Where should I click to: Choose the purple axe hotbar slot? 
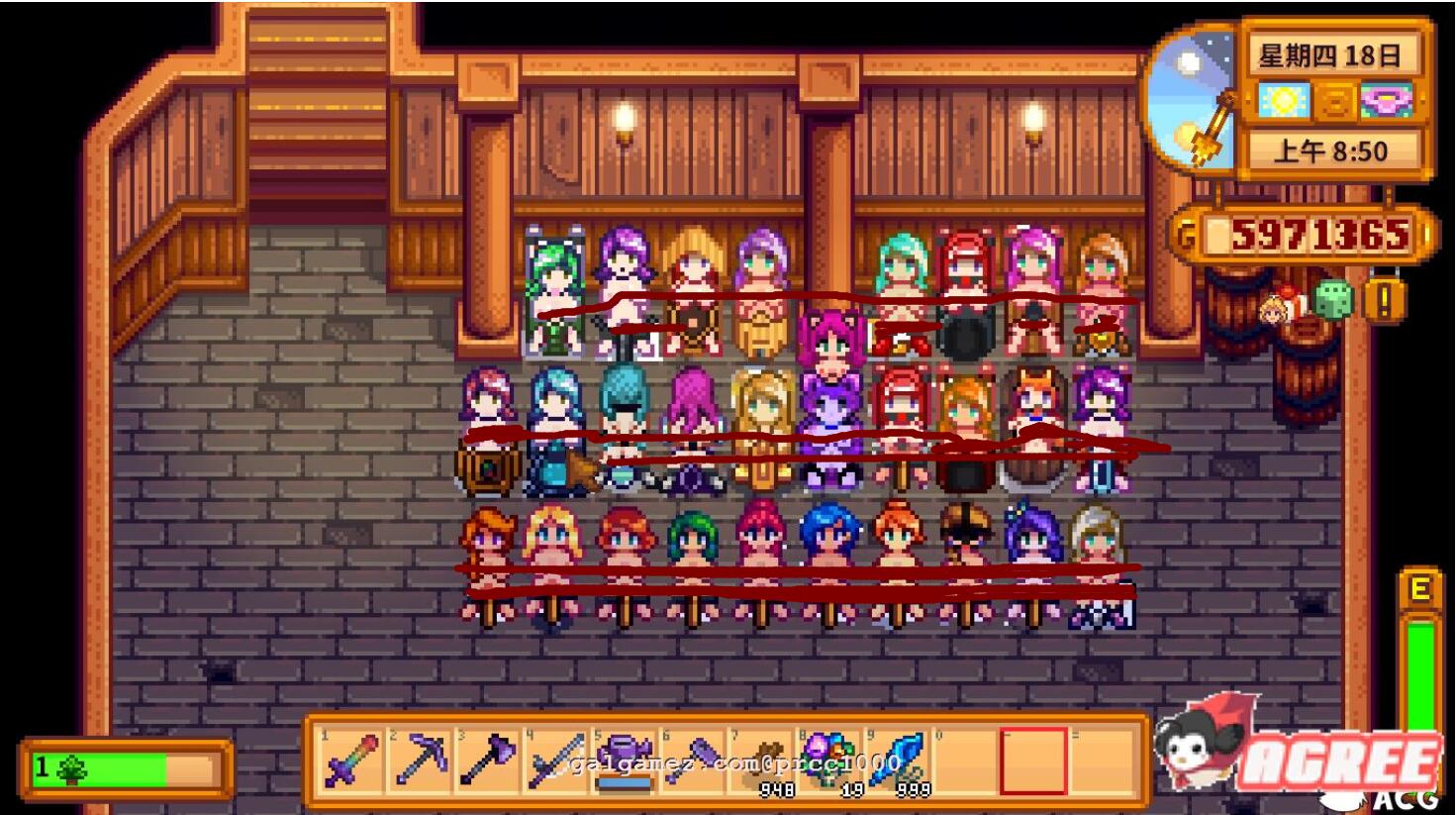tap(489, 761)
